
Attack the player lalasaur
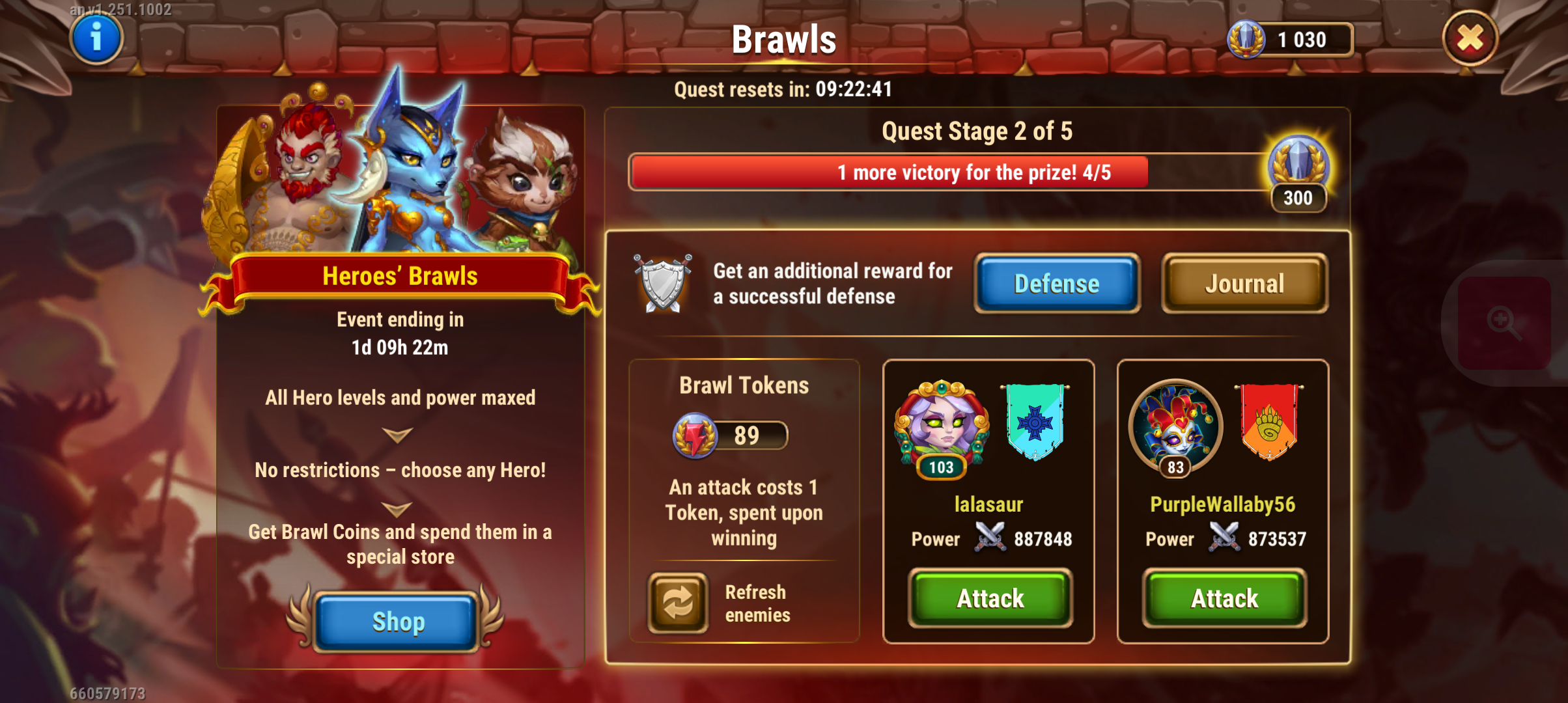990,598
